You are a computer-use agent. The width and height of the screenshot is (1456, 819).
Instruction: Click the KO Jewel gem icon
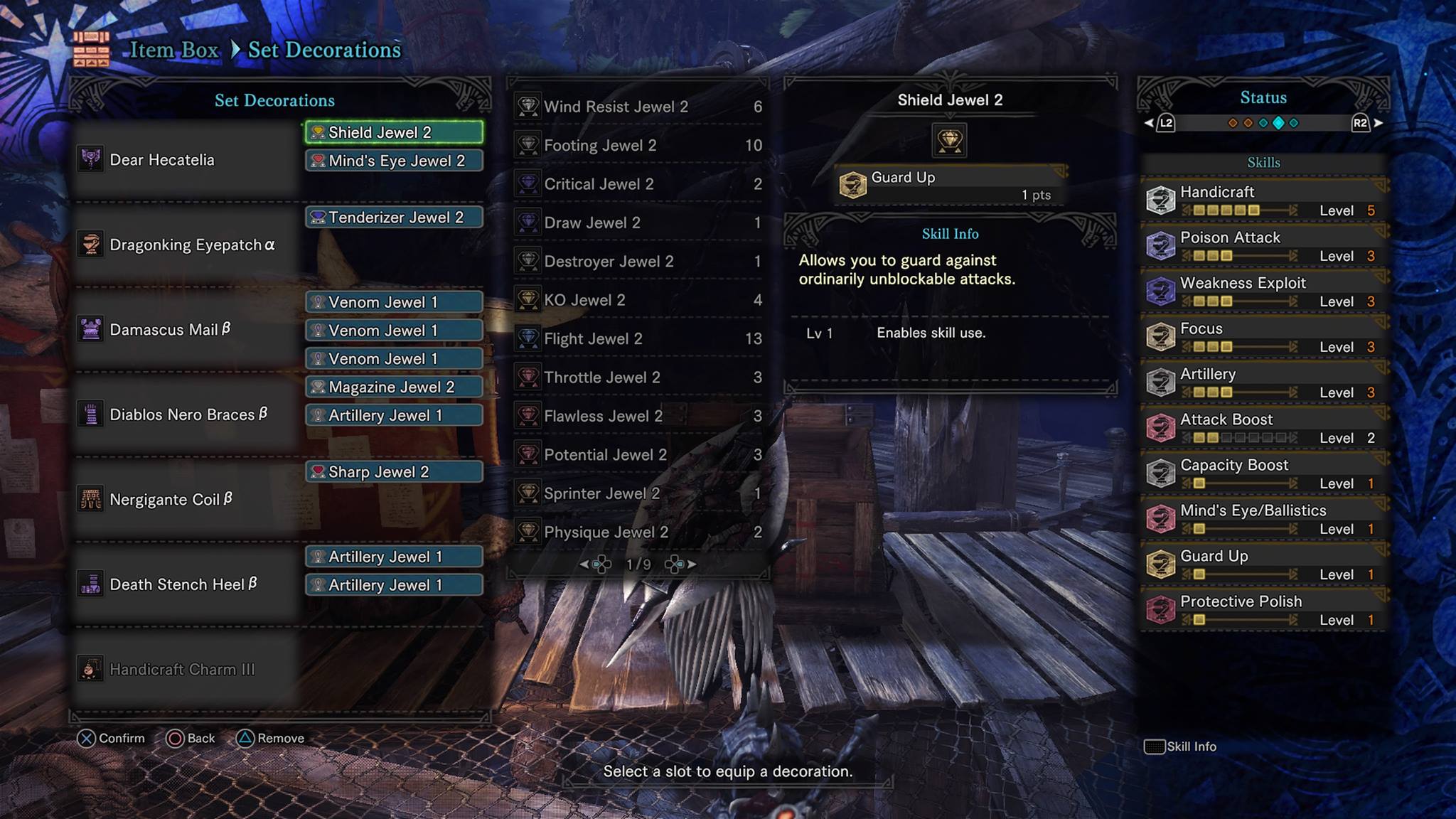click(x=529, y=299)
